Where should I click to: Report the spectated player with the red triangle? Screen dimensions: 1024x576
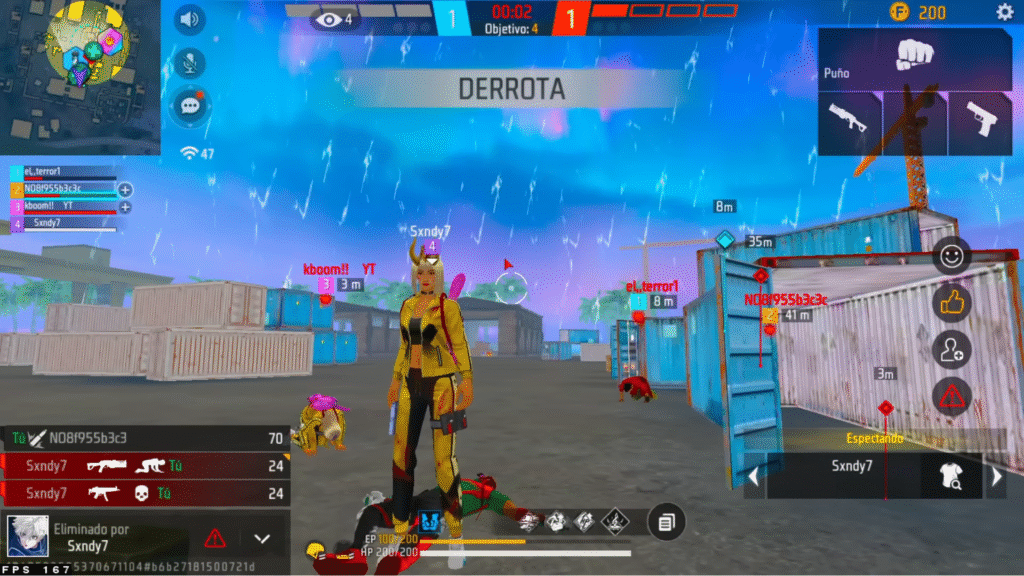[951, 396]
